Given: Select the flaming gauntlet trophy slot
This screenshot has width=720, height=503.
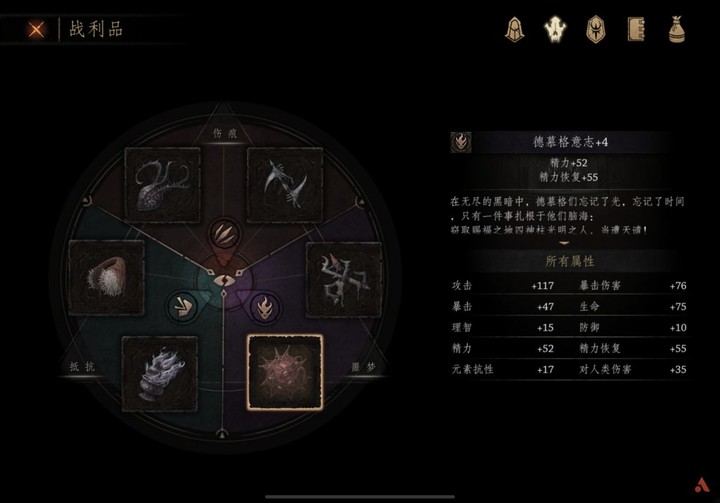Looking at the screenshot, I should click(160, 372).
